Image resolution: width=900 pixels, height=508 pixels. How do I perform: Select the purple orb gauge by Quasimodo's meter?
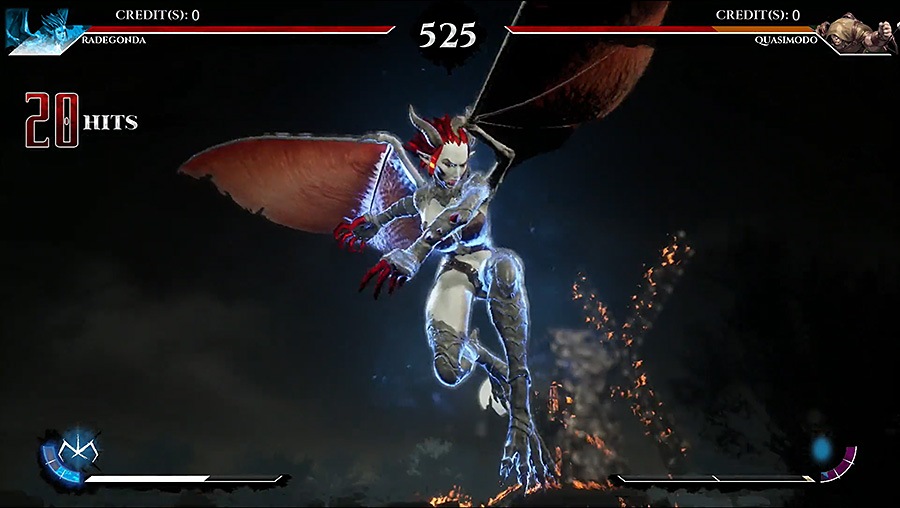click(833, 456)
